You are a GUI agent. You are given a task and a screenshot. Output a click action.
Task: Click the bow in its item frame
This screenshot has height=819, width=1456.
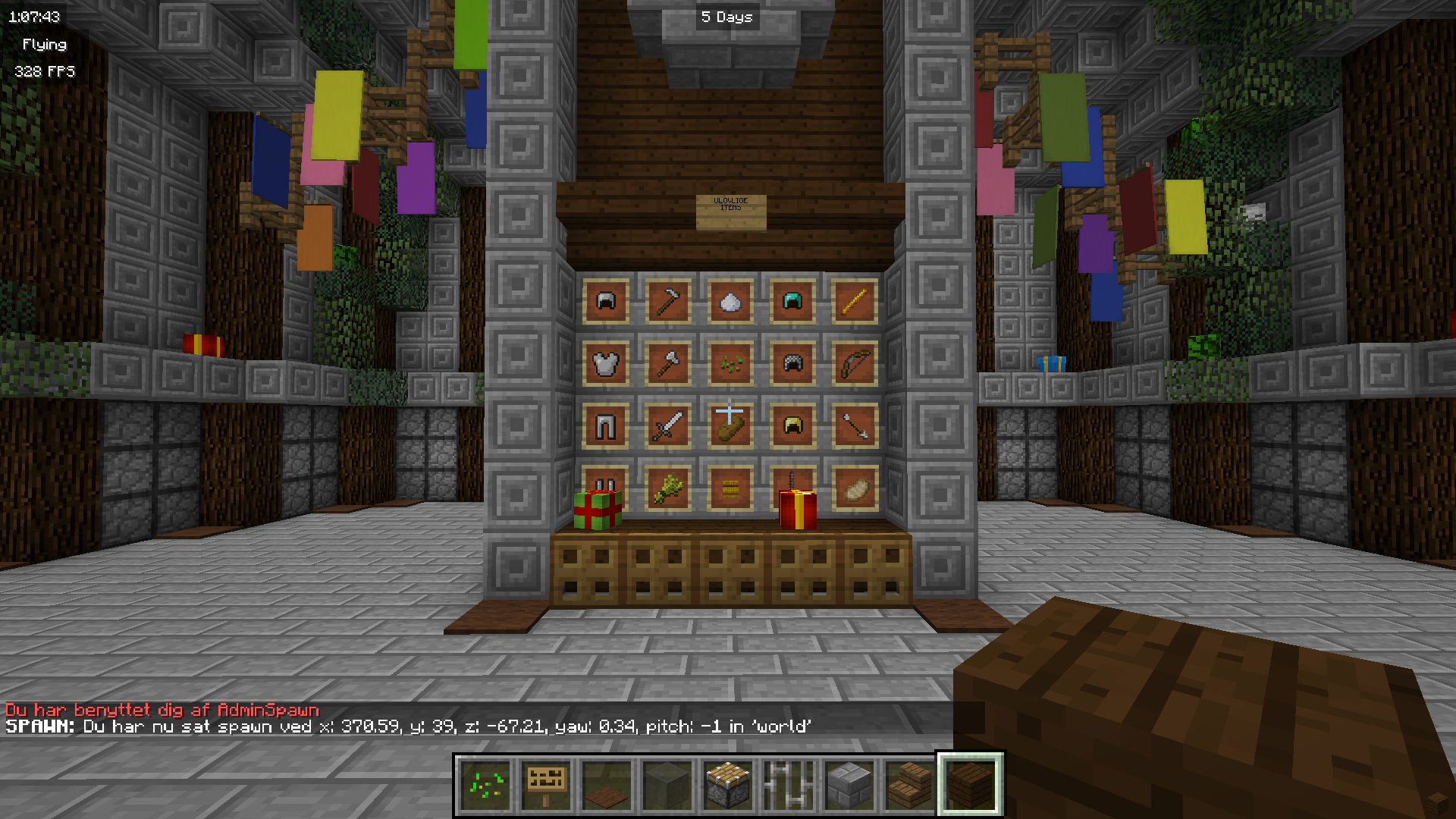[855, 363]
